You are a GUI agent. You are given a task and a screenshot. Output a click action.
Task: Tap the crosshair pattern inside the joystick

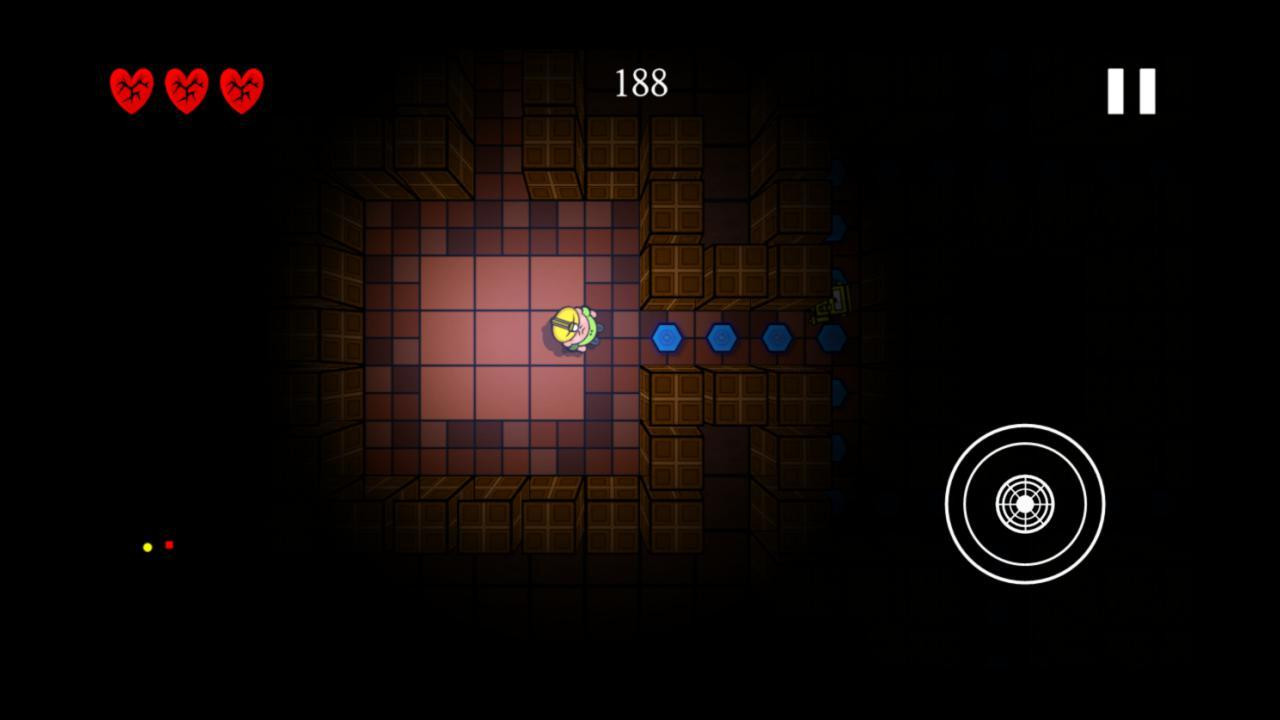[x=1023, y=503]
